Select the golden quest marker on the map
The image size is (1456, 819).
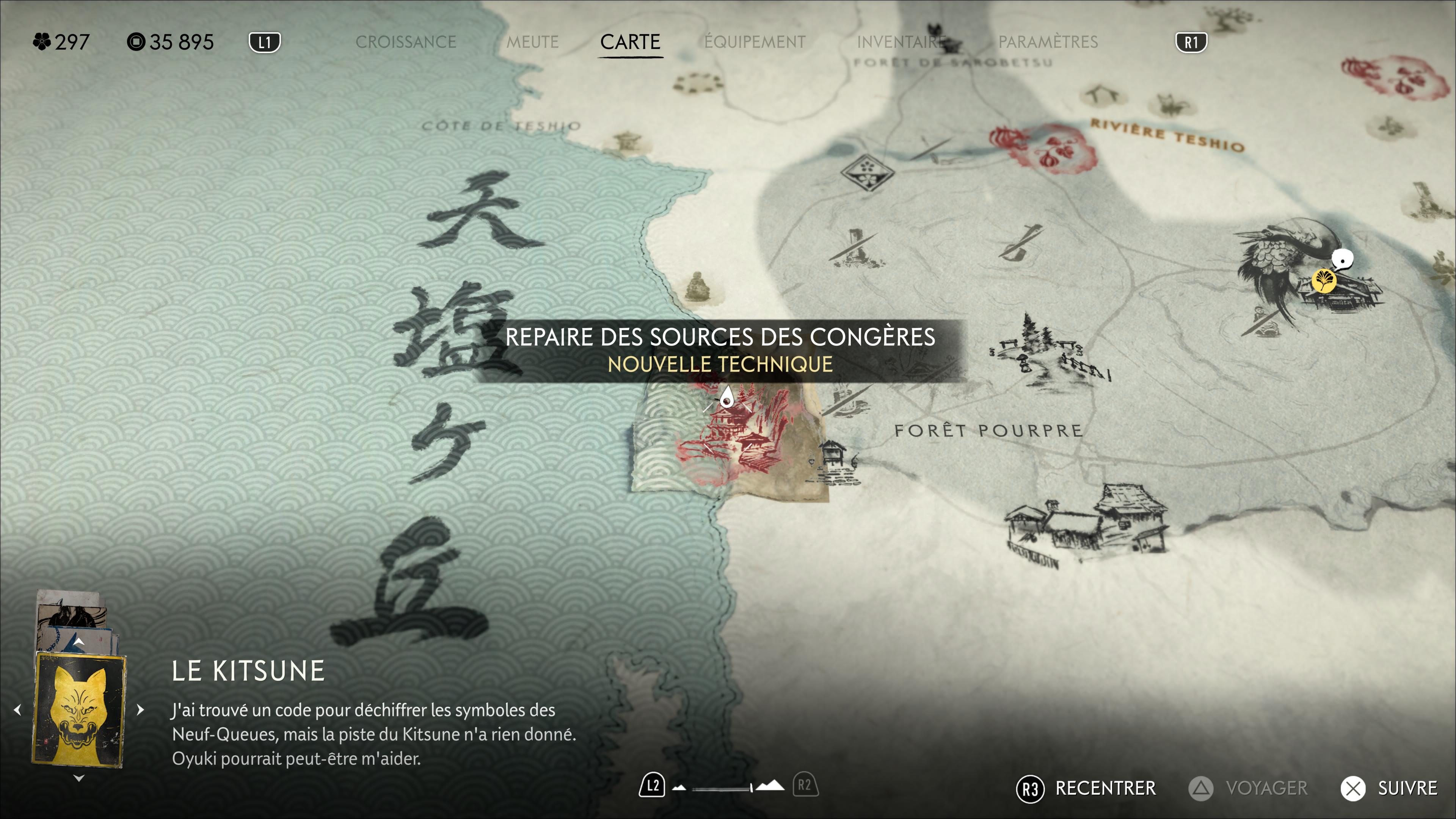click(1324, 280)
